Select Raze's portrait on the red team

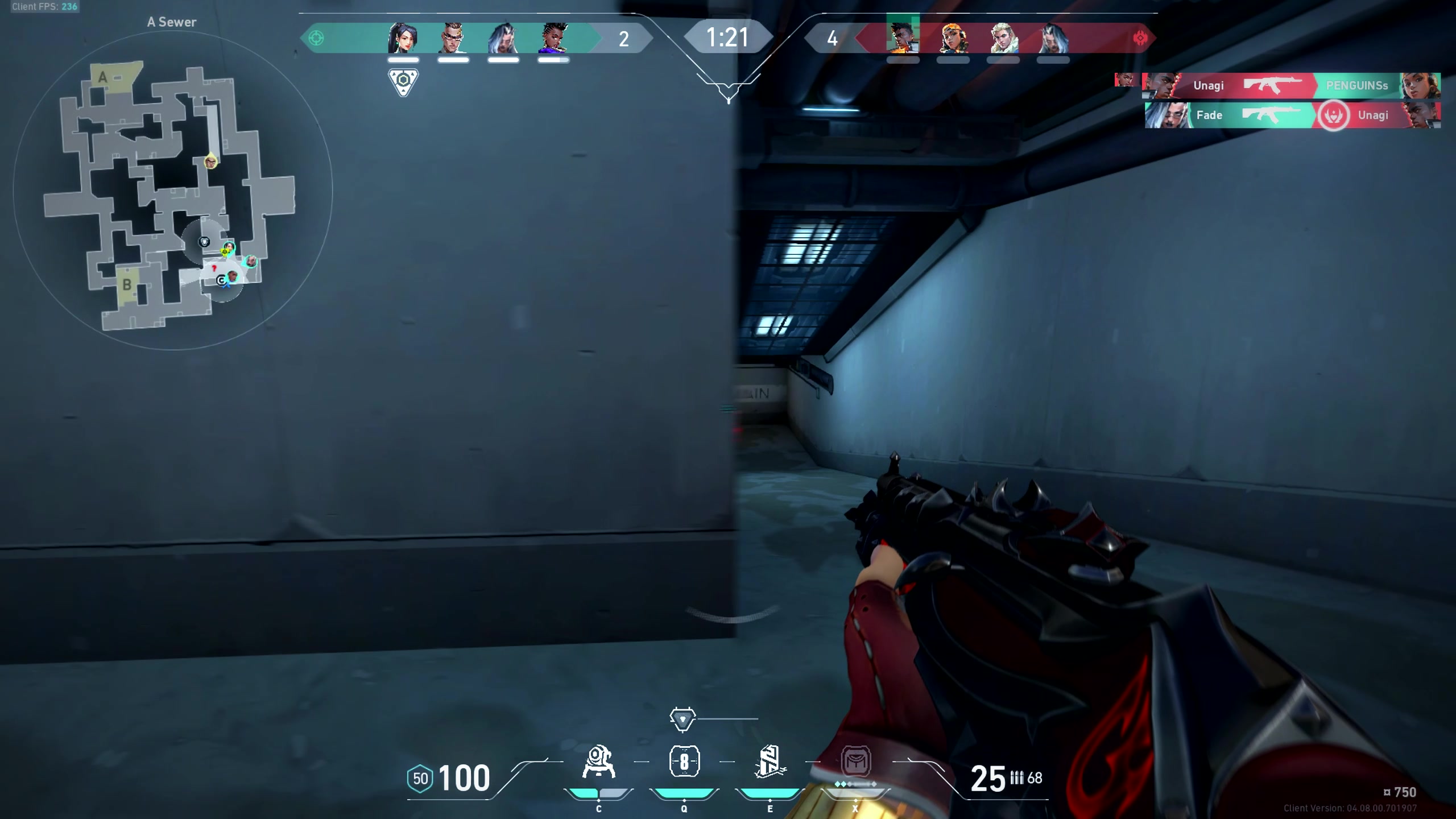pos(953,38)
